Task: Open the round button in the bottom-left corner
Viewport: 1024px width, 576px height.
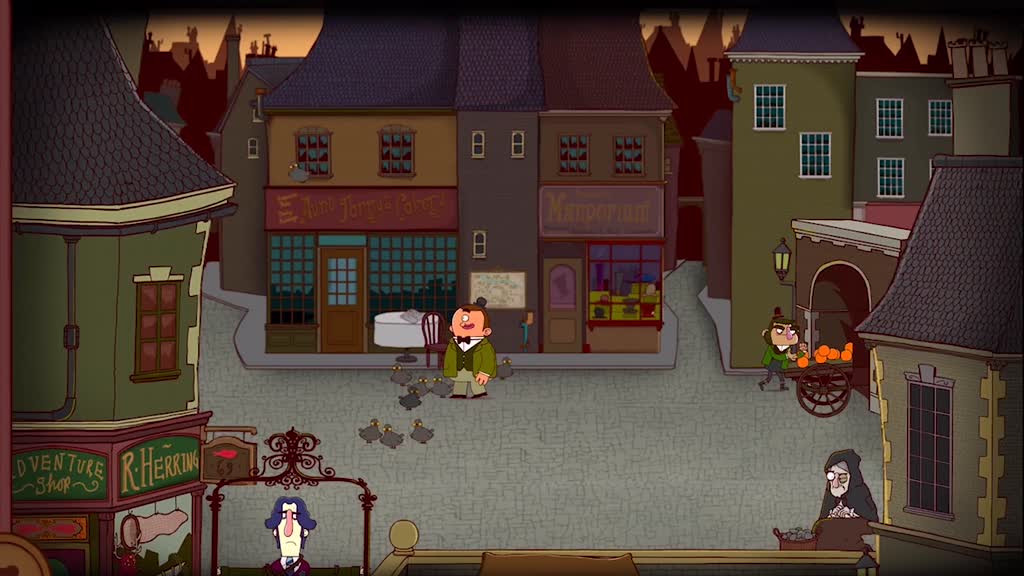Action: (x=17, y=558)
